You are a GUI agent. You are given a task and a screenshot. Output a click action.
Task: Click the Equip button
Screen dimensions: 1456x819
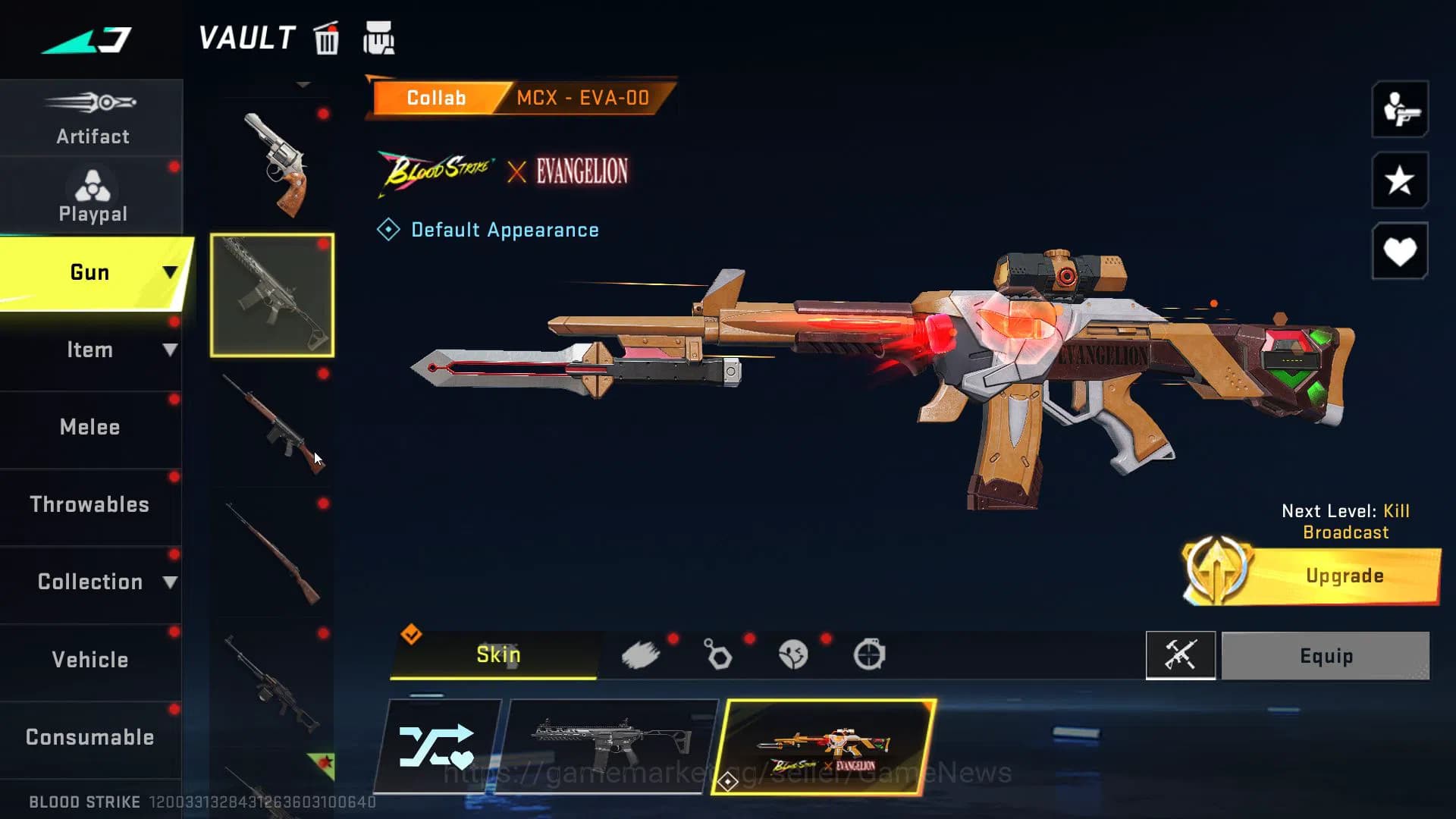[1326, 655]
